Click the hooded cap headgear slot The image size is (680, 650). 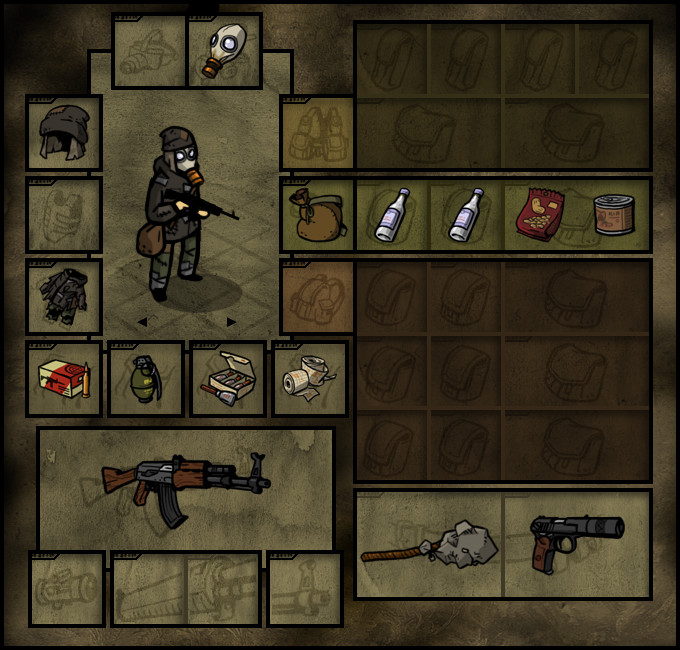(x=64, y=132)
